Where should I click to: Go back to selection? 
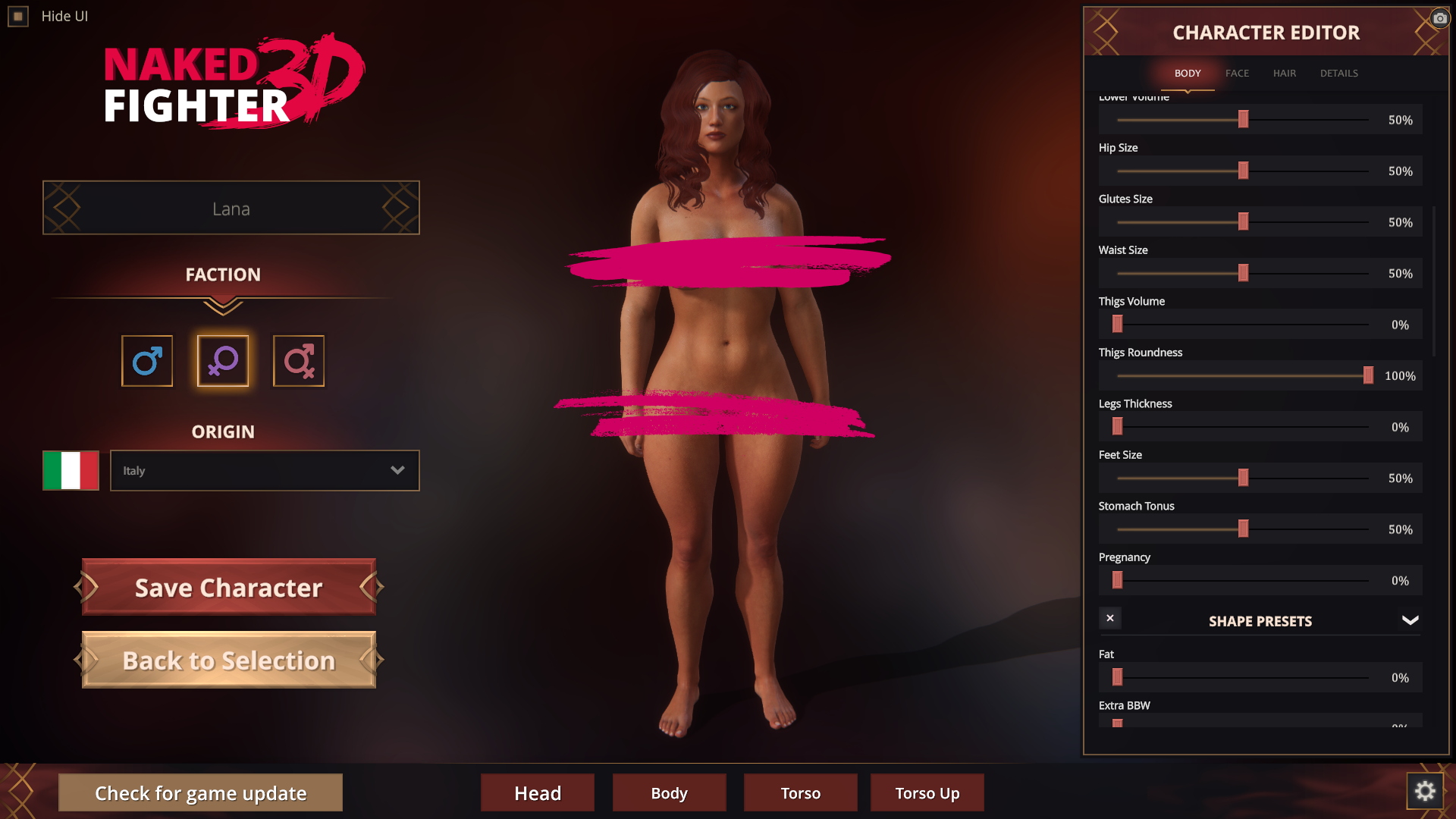[229, 661]
